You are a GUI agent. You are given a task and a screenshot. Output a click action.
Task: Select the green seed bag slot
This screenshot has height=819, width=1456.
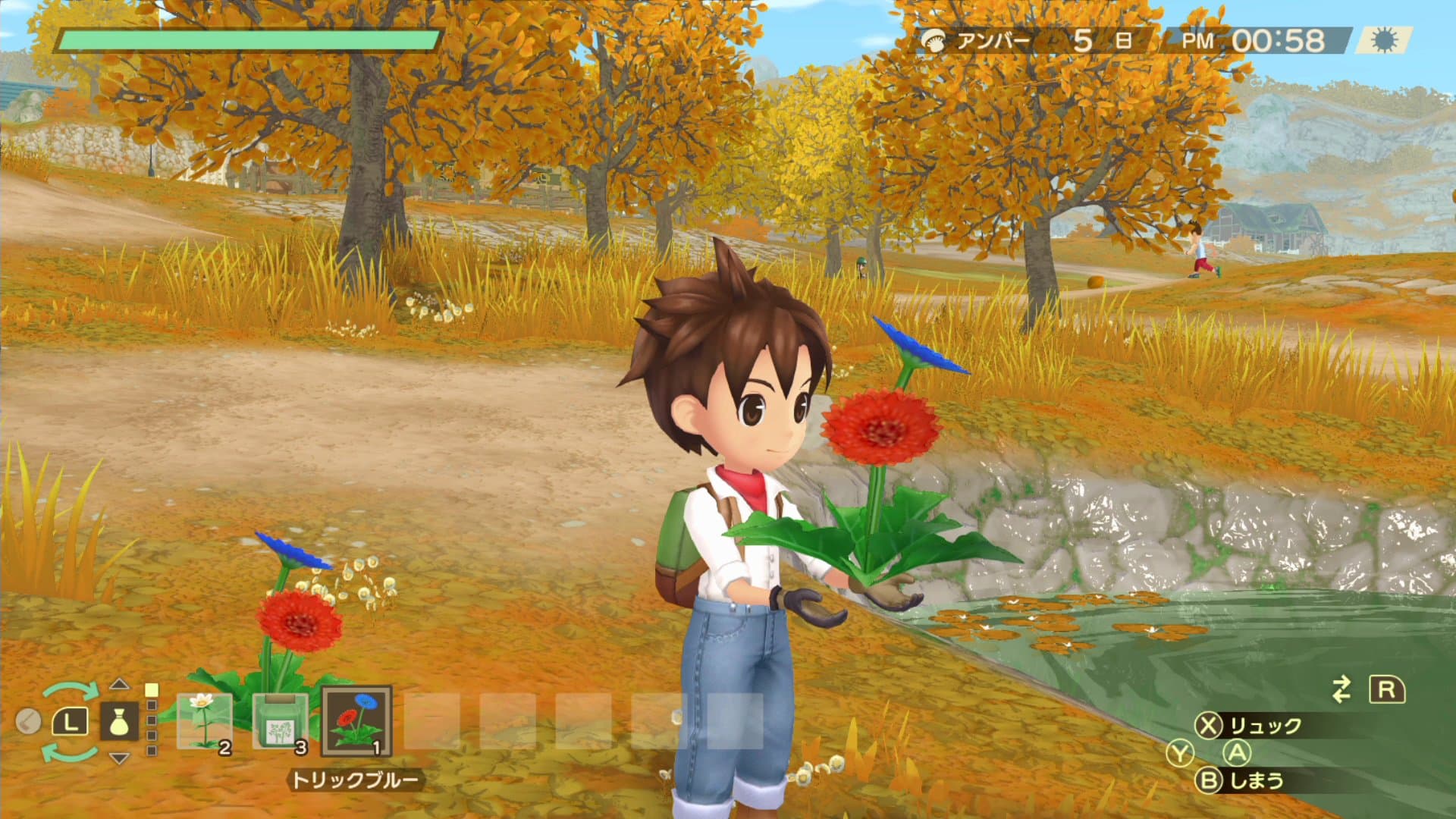click(281, 720)
